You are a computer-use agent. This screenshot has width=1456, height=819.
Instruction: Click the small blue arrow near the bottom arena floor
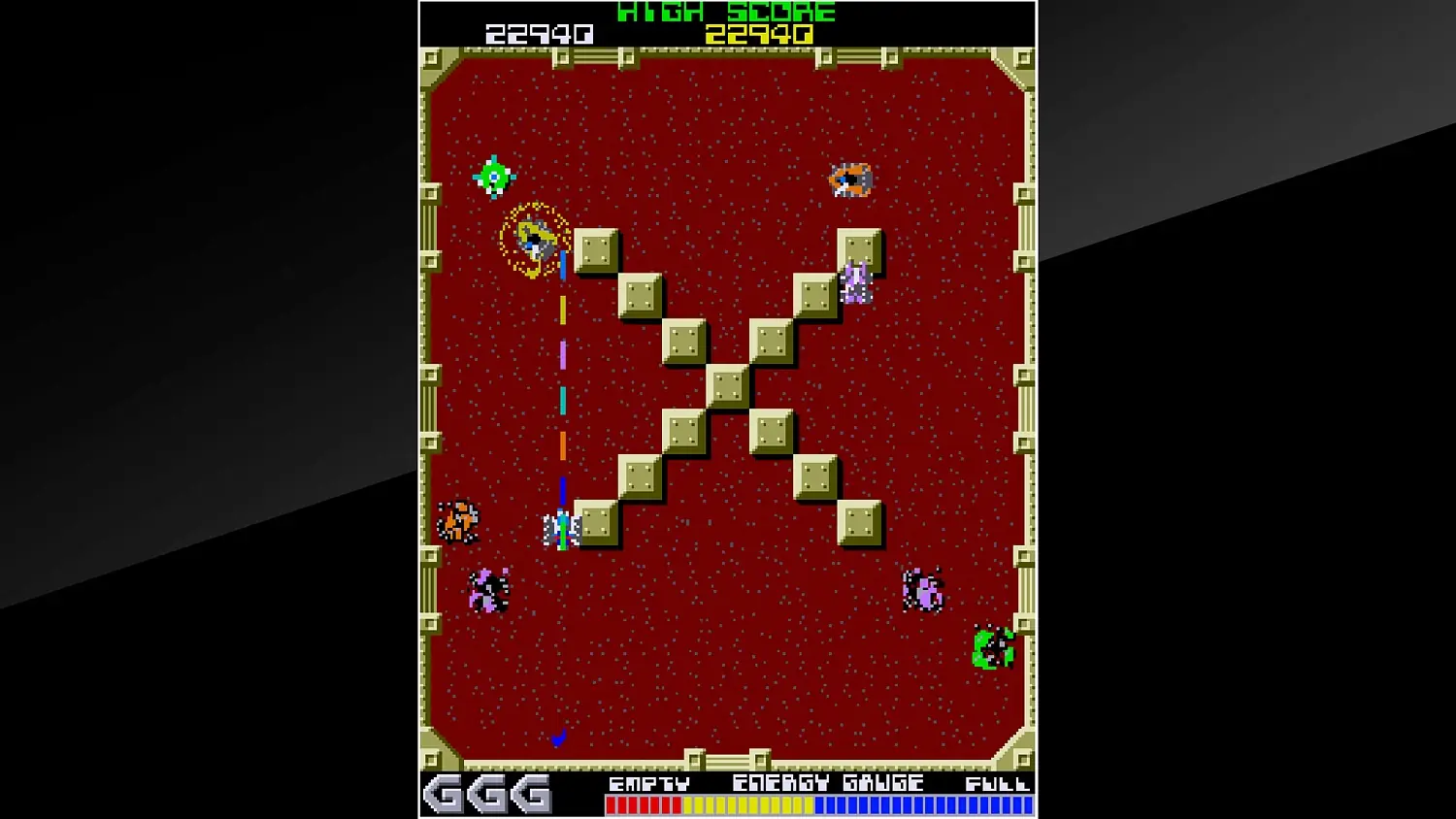558,738
